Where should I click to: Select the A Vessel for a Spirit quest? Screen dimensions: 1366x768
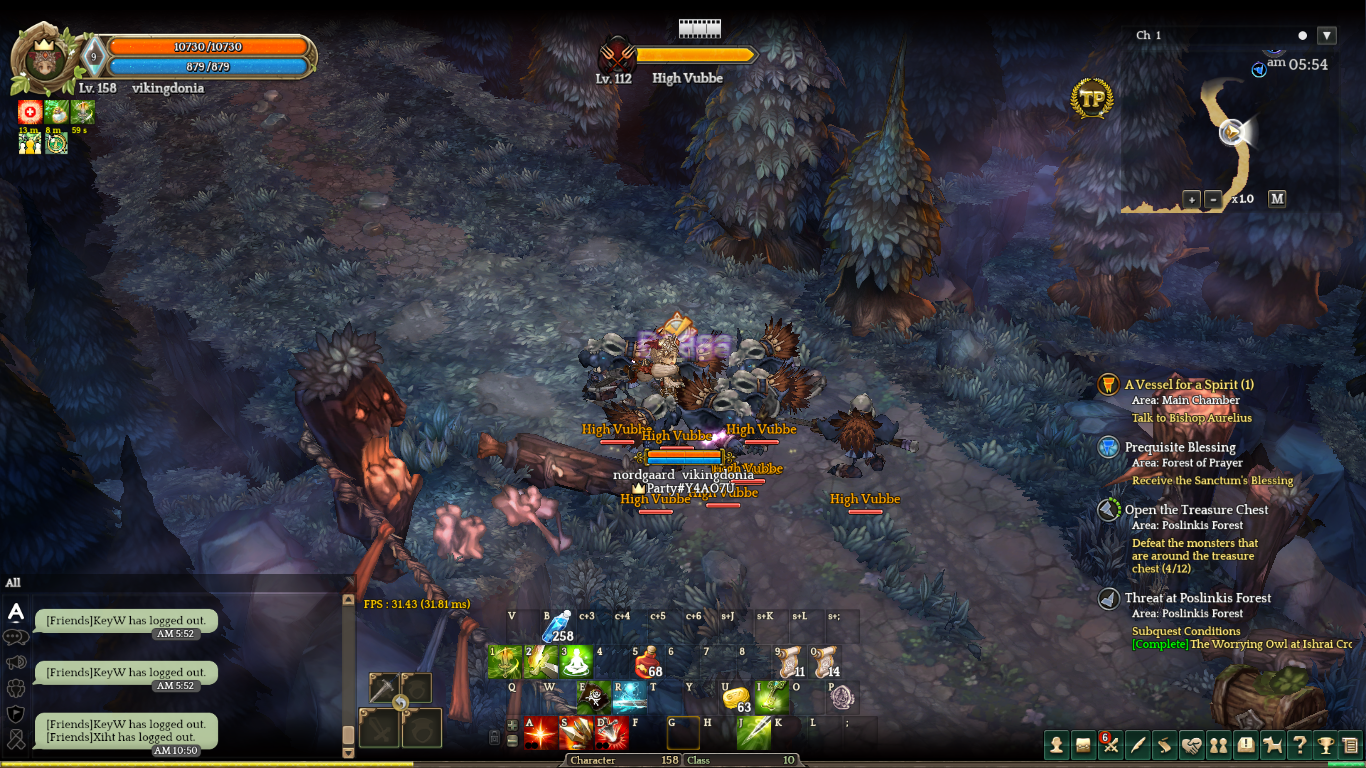click(1189, 385)
